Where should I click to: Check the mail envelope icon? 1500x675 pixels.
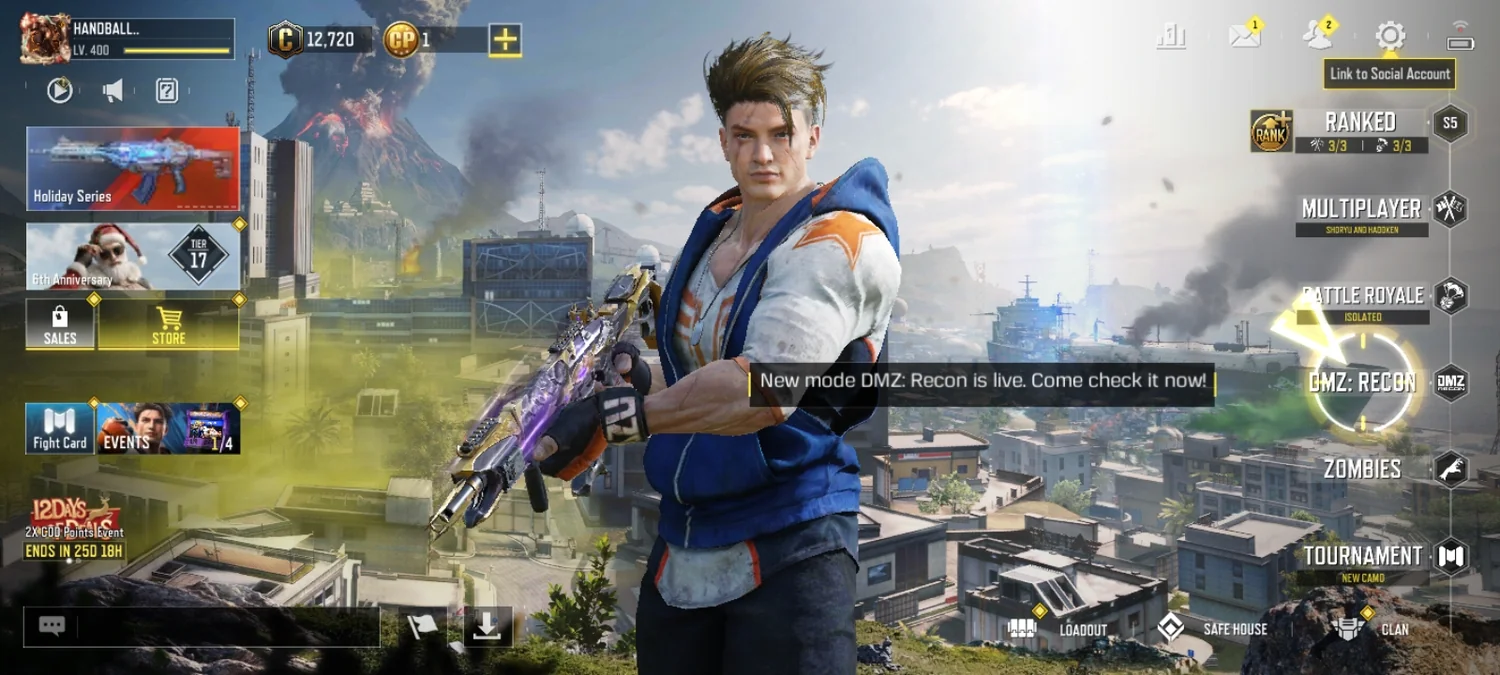[1245, 37]
